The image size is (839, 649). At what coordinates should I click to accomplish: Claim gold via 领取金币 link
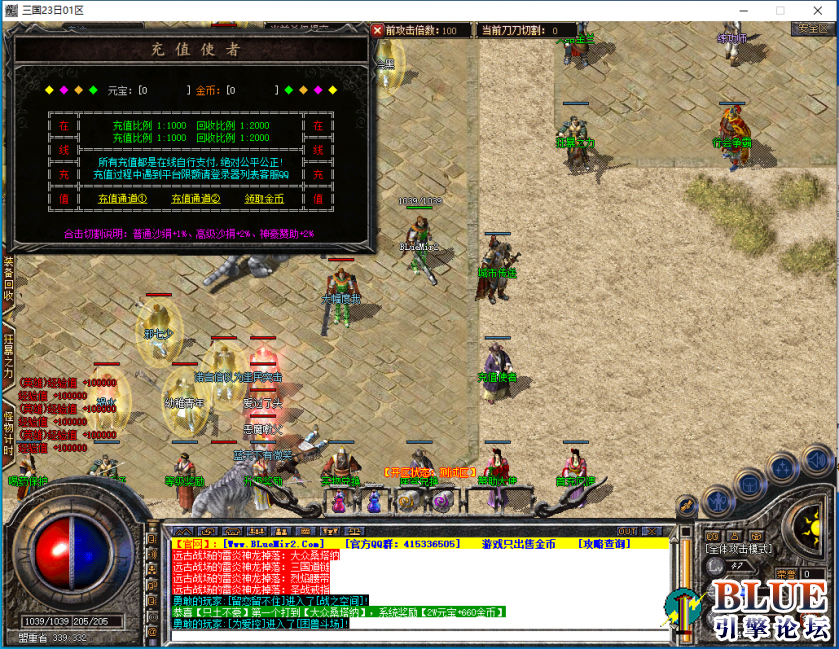click(264, 199)
